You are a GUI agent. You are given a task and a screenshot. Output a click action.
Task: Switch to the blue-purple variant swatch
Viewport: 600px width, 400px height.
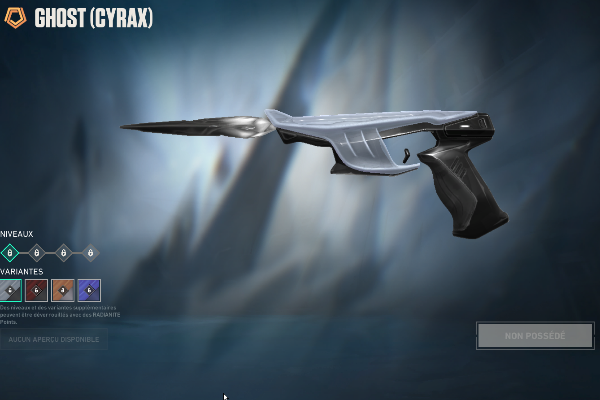click(90, 290)
